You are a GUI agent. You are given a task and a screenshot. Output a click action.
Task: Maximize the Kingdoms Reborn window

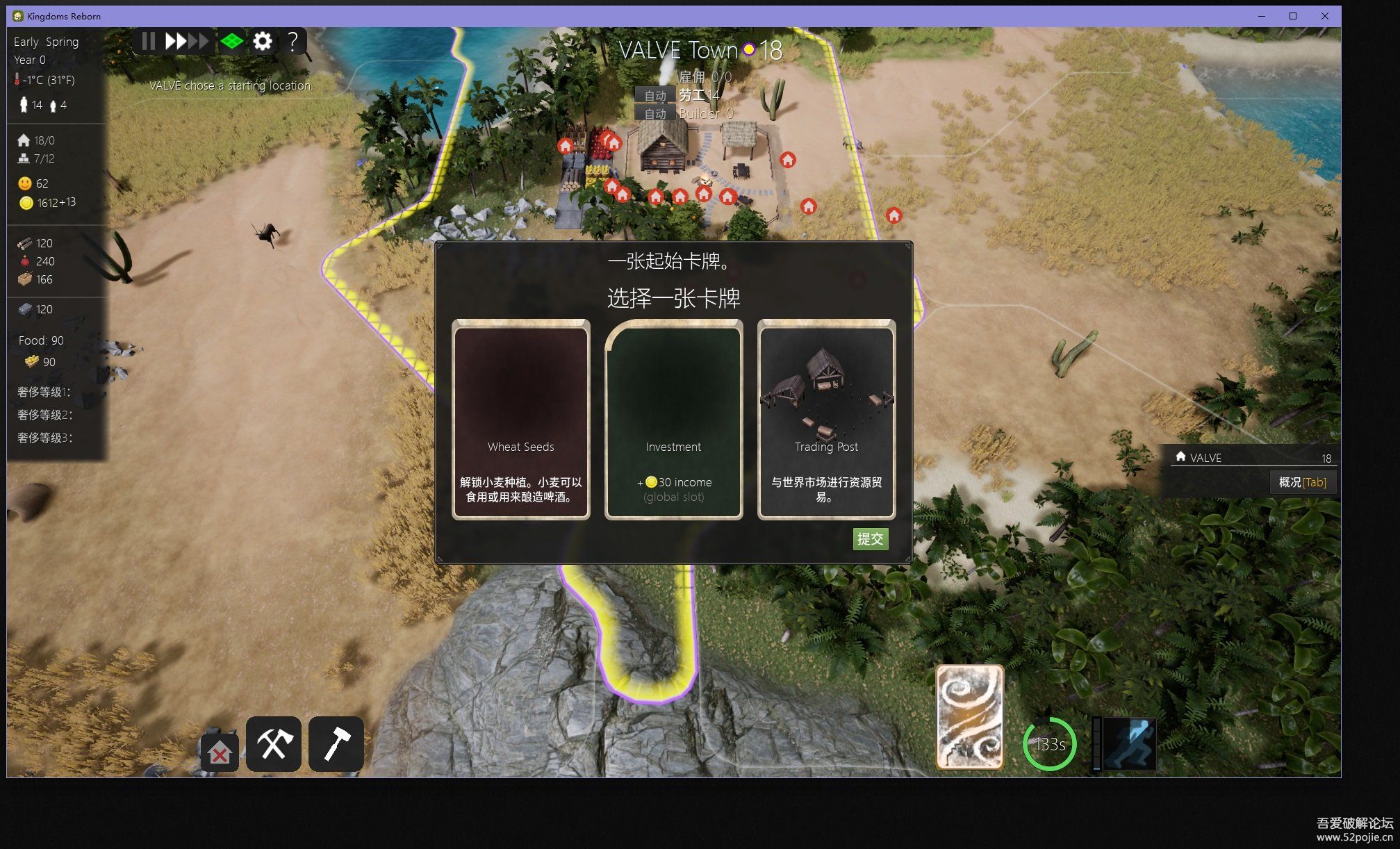(x=1293, y=16)
